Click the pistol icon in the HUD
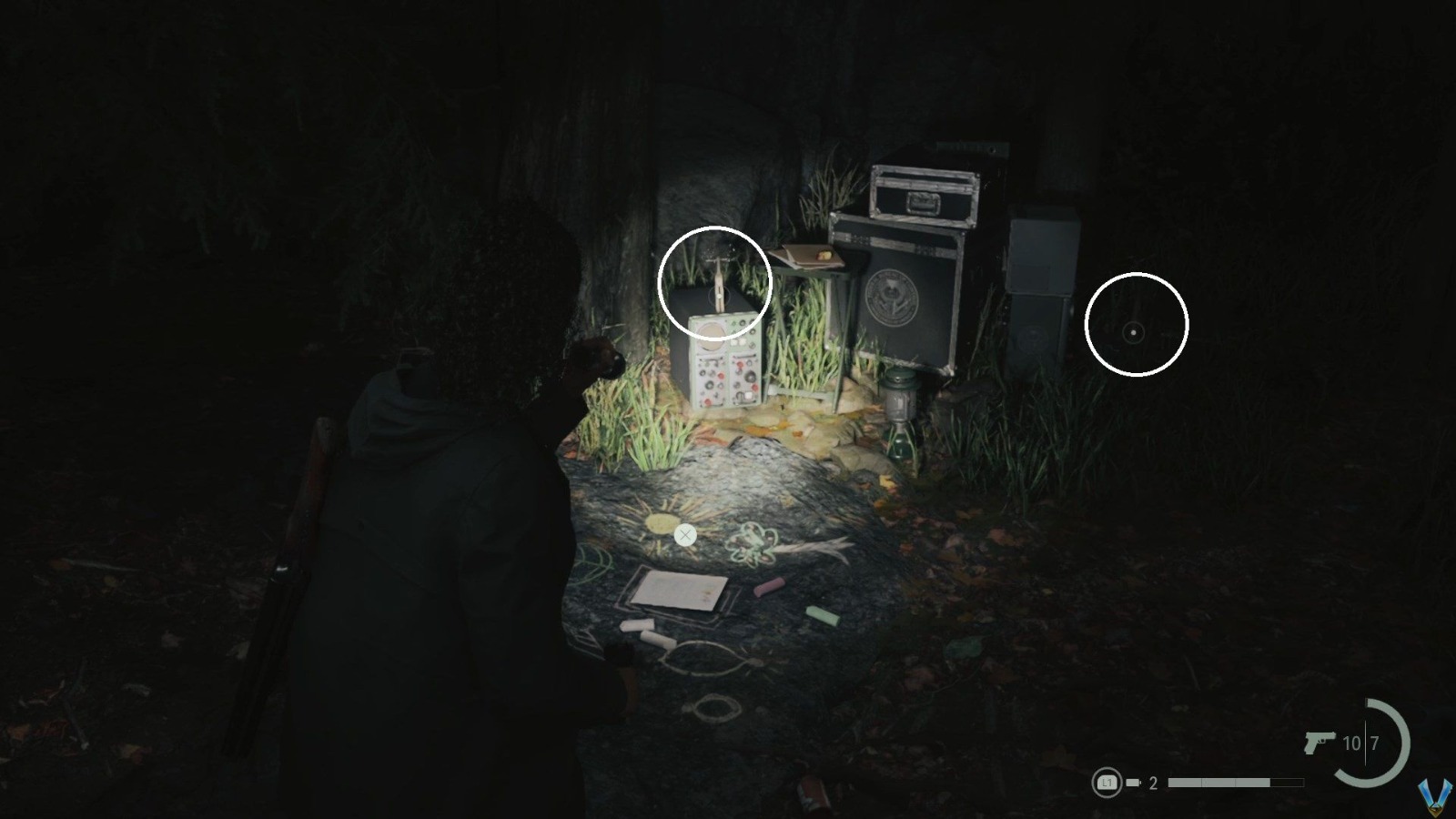 pos(1319,742)
